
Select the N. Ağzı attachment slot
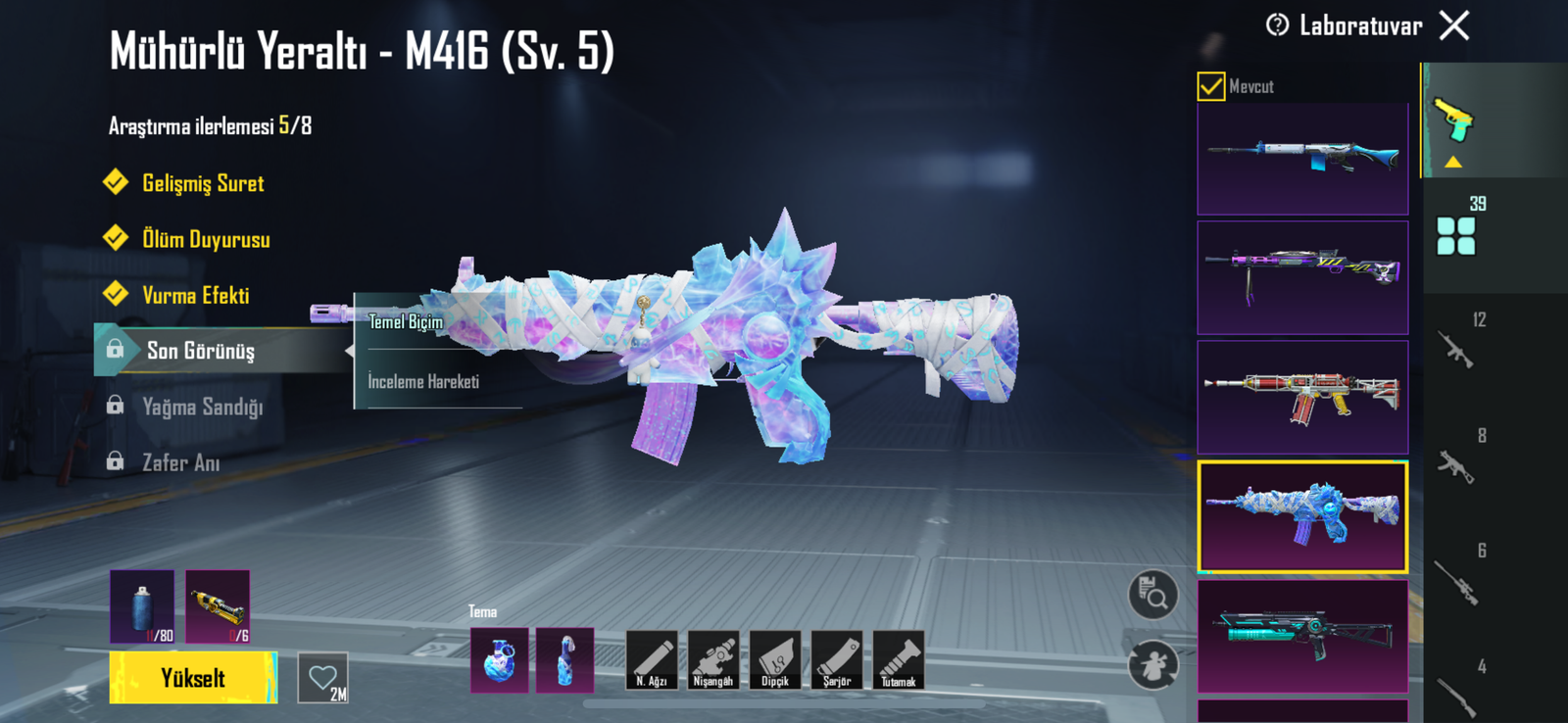tap(652, 659)
